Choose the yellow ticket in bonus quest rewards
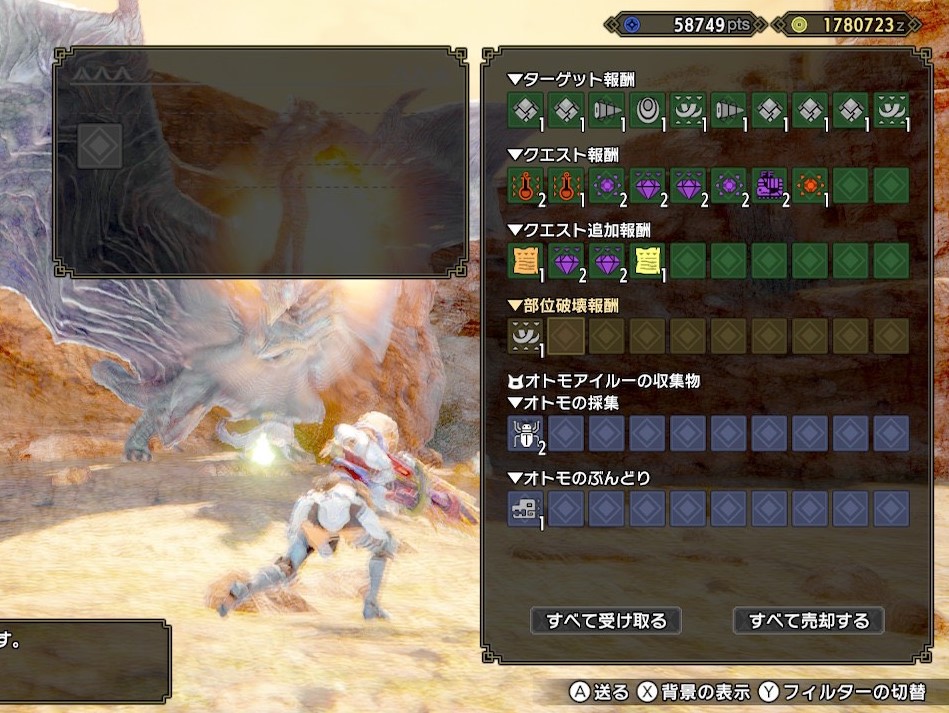This screenshot has height=713, width=949. click(647, 260)
